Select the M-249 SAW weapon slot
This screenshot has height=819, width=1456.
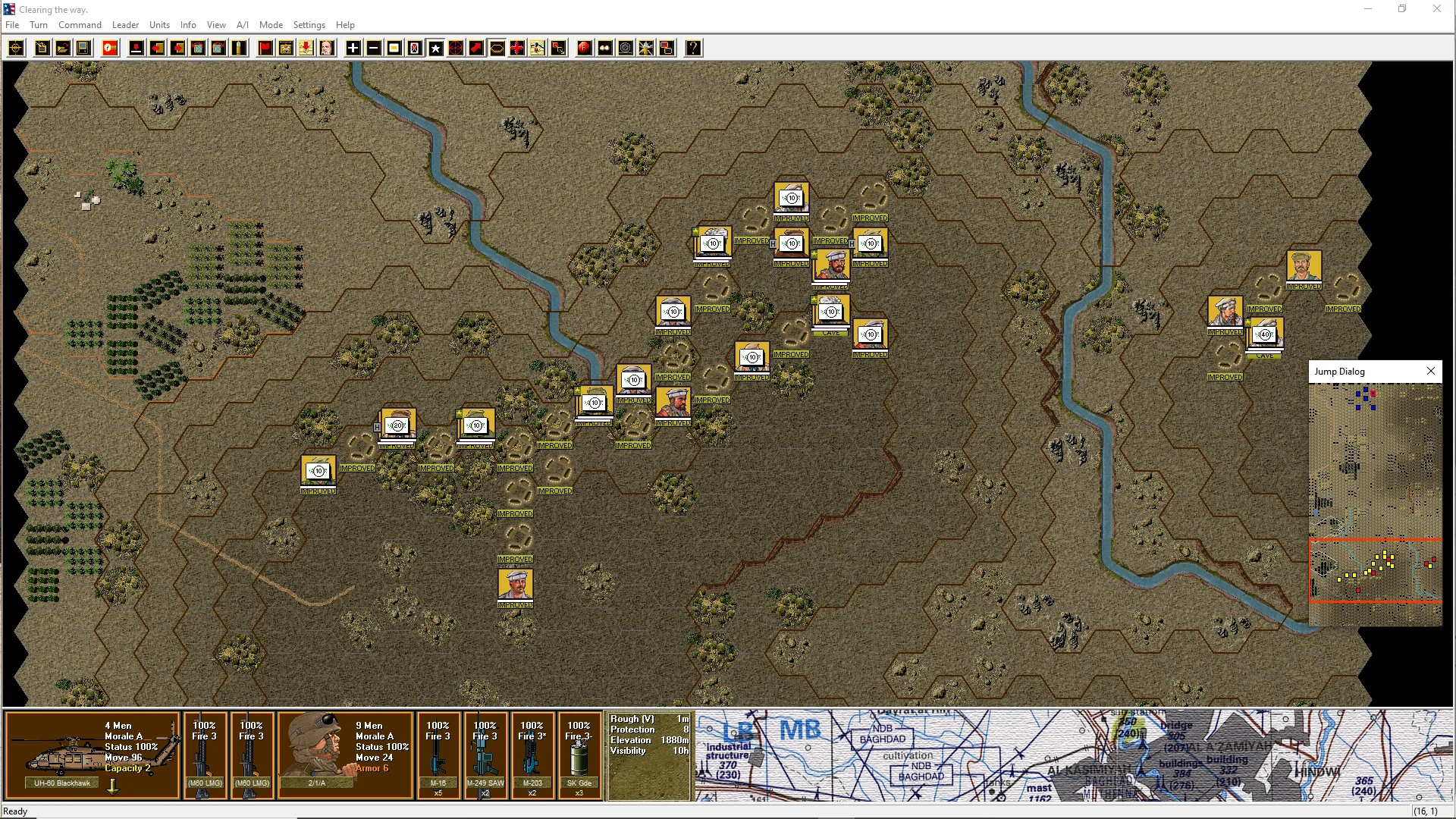[x=485, y=755]
